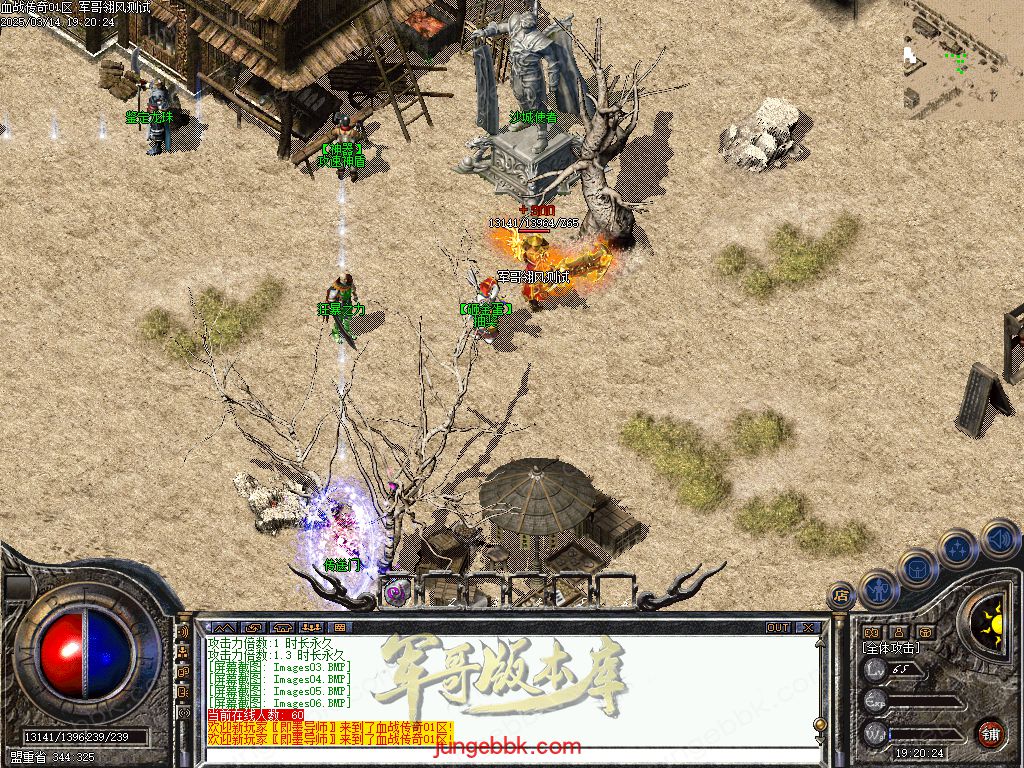Open the 店 shop button

click(841, 595)
